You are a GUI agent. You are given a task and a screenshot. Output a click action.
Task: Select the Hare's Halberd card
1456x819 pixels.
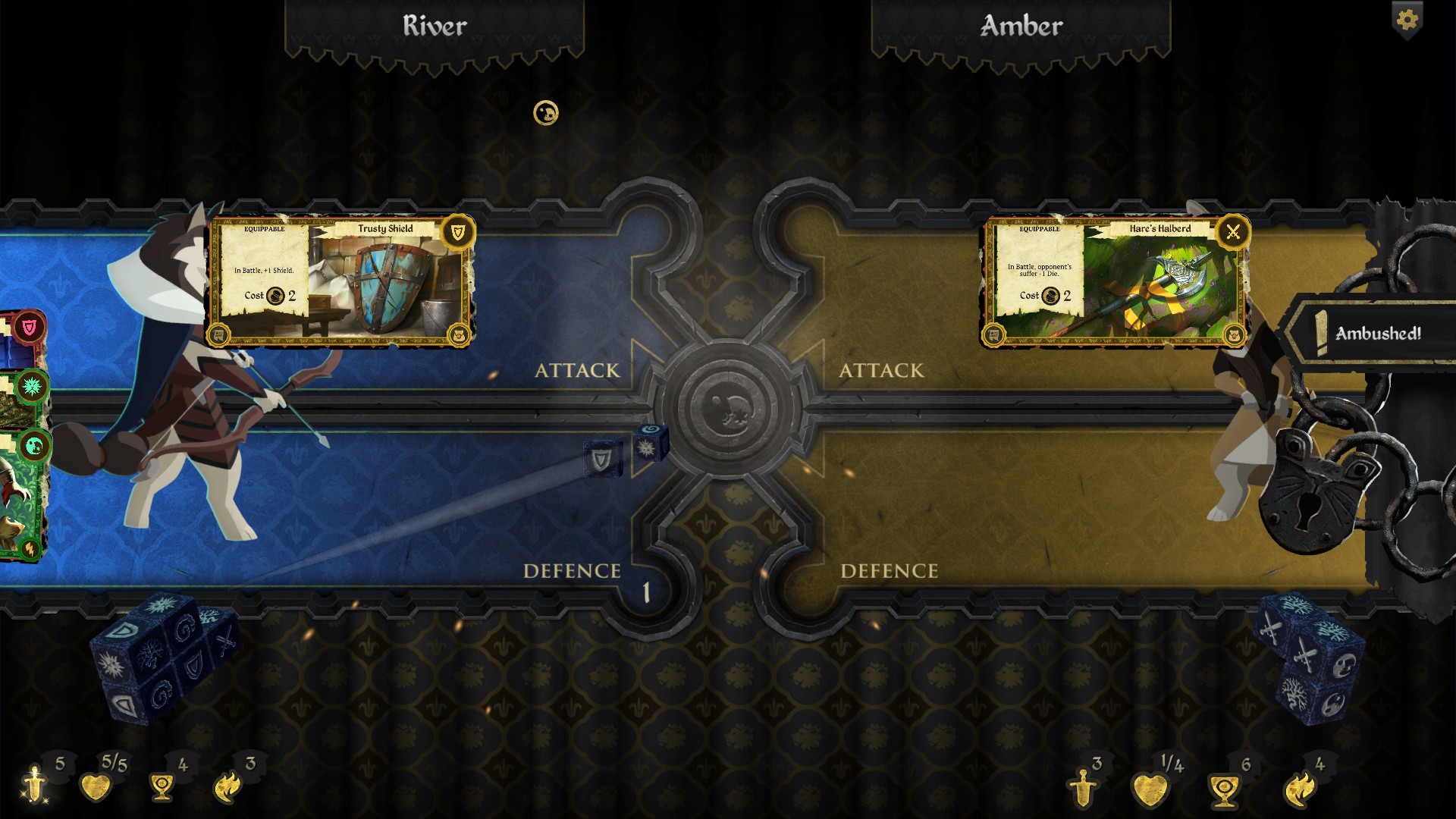click(x=1116, y=282)
